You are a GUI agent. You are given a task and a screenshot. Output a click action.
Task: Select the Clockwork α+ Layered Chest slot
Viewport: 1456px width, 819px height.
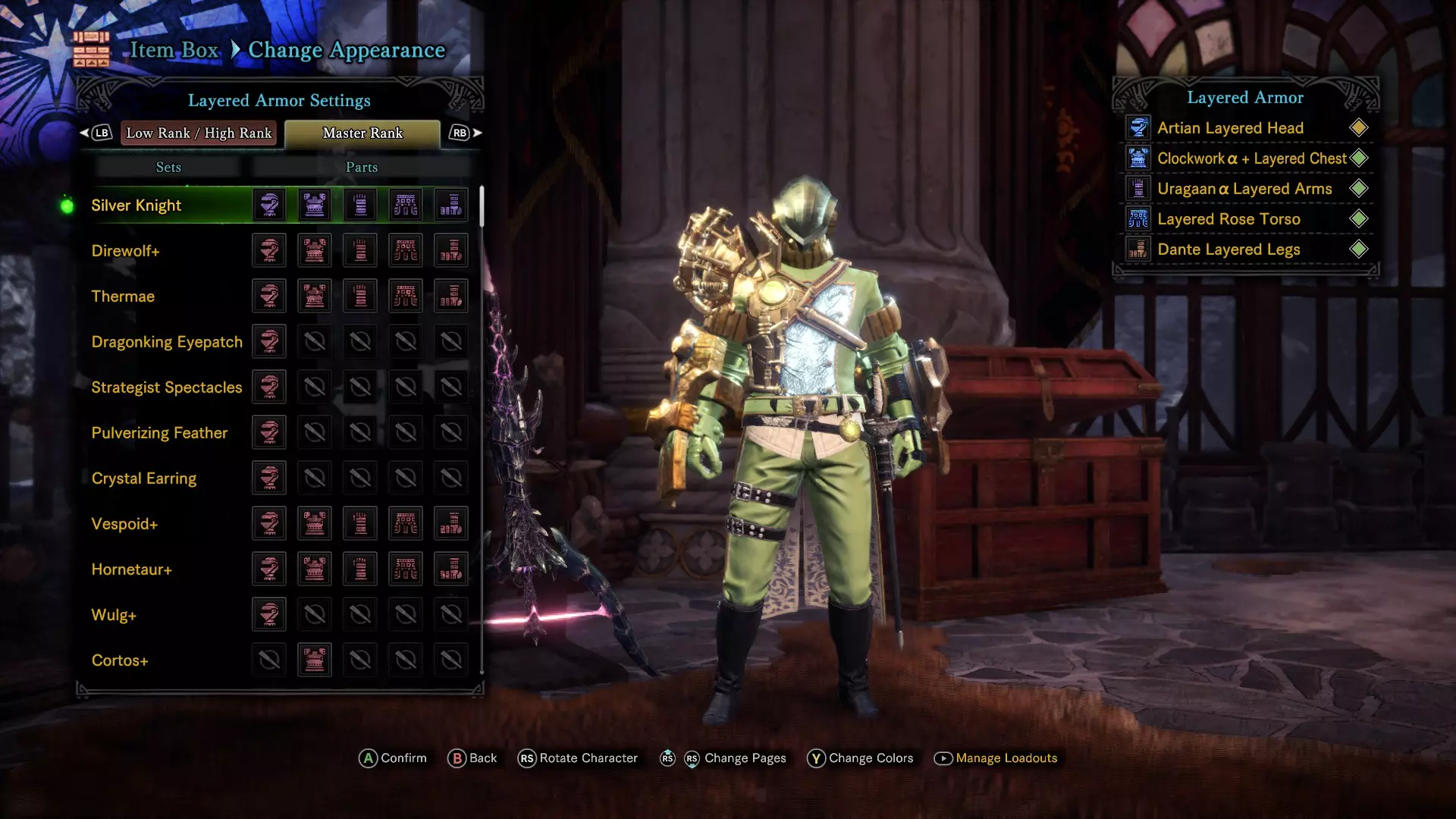(x=1251, y=158)
